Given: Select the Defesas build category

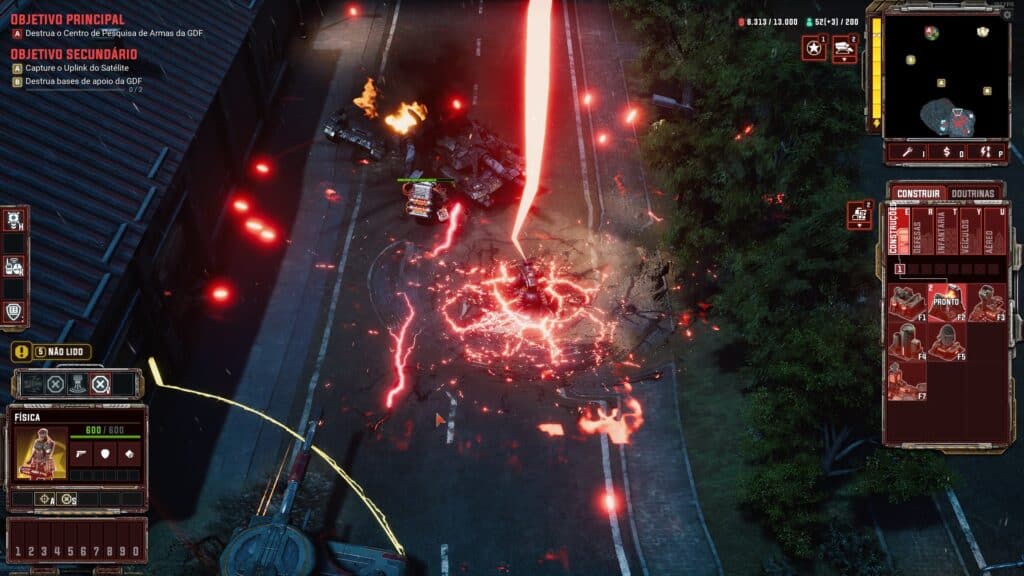Looking at the screenshot, I should coord(919,236).
